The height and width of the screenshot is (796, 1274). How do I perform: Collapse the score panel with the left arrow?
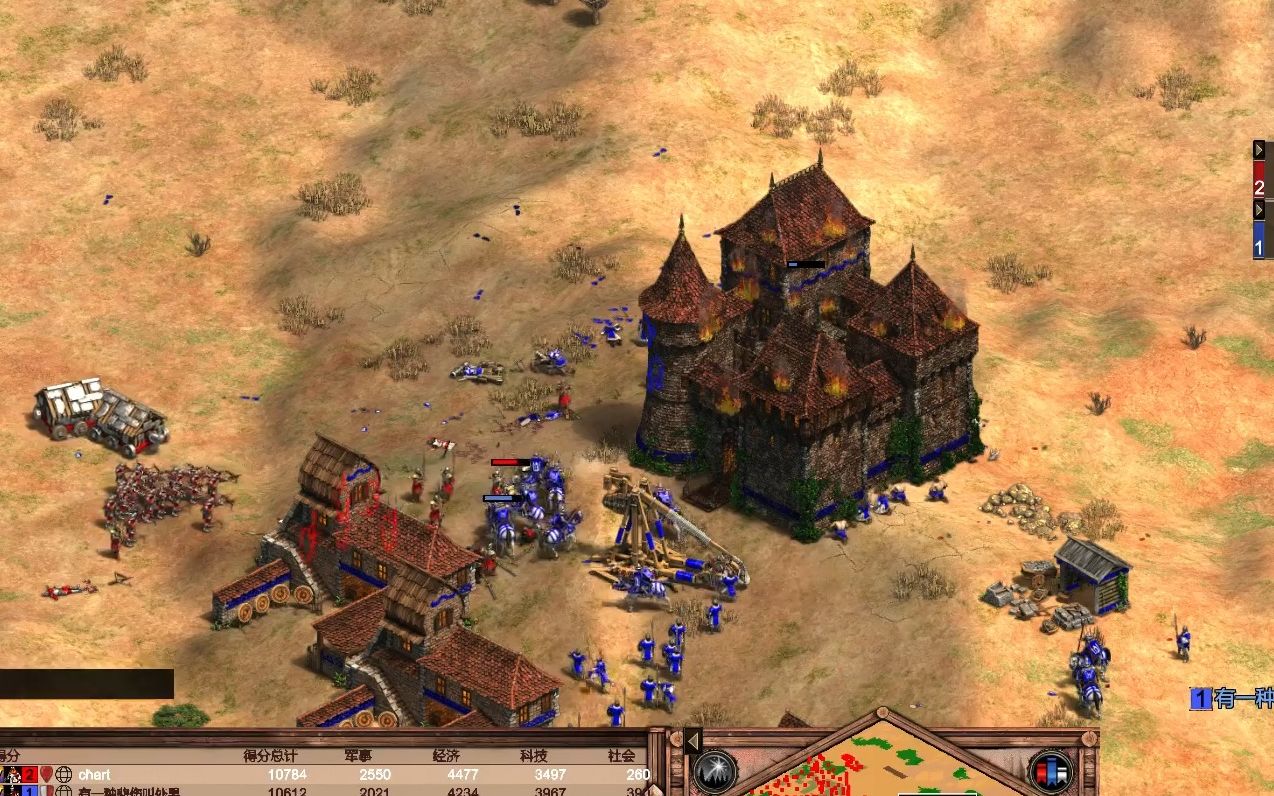(x=691, y=741)
